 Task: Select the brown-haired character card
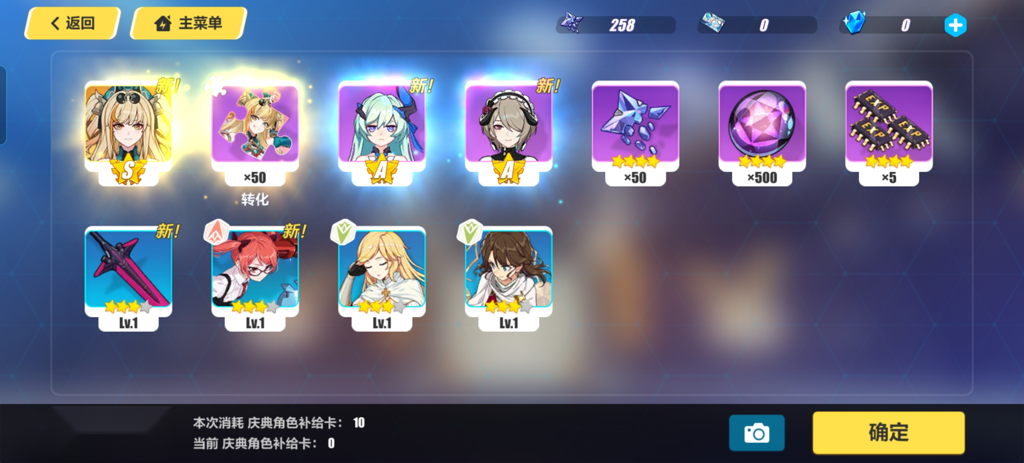point(509,272)
